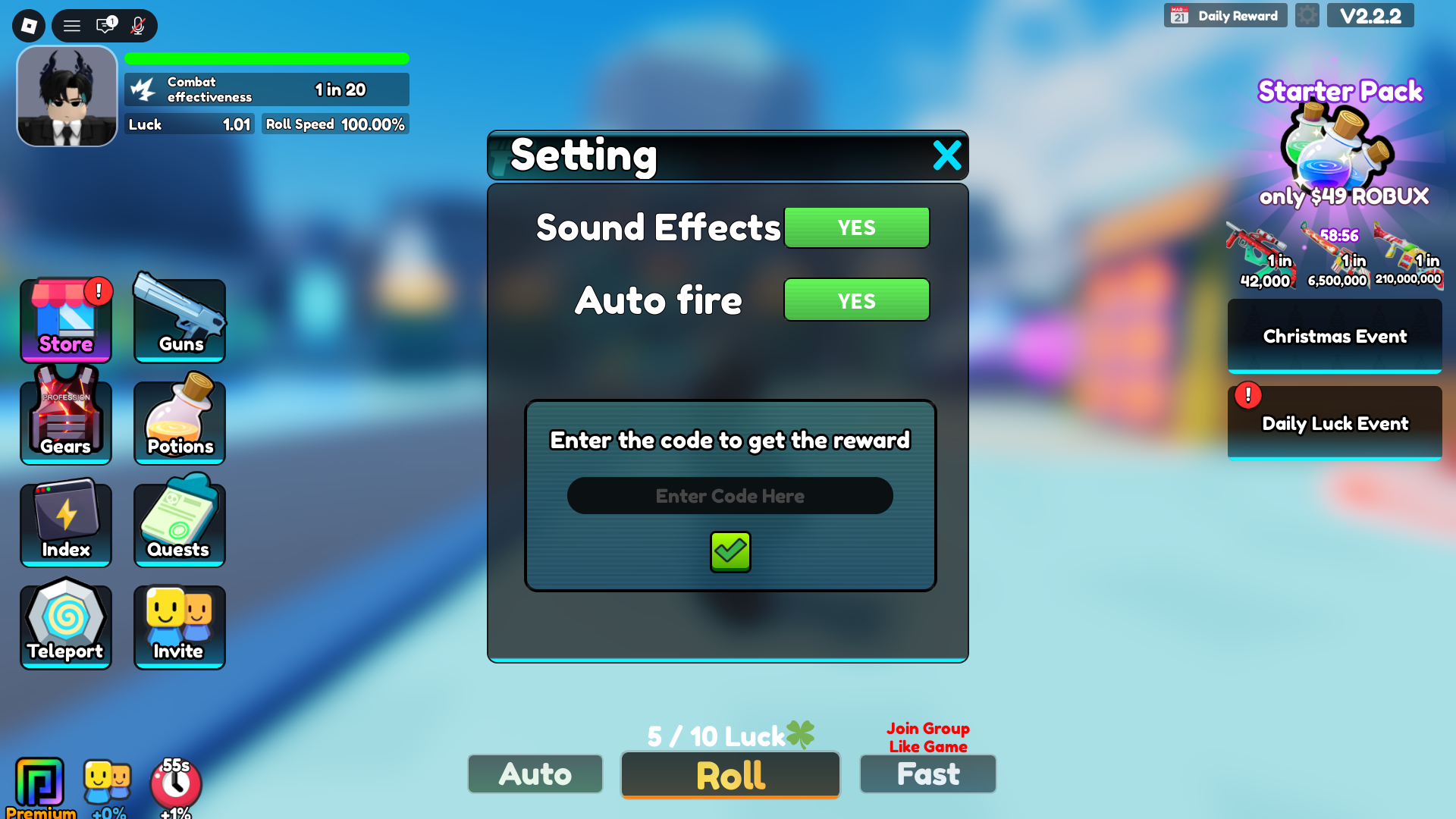Toggle Sound Effects off

click(856, 227)
